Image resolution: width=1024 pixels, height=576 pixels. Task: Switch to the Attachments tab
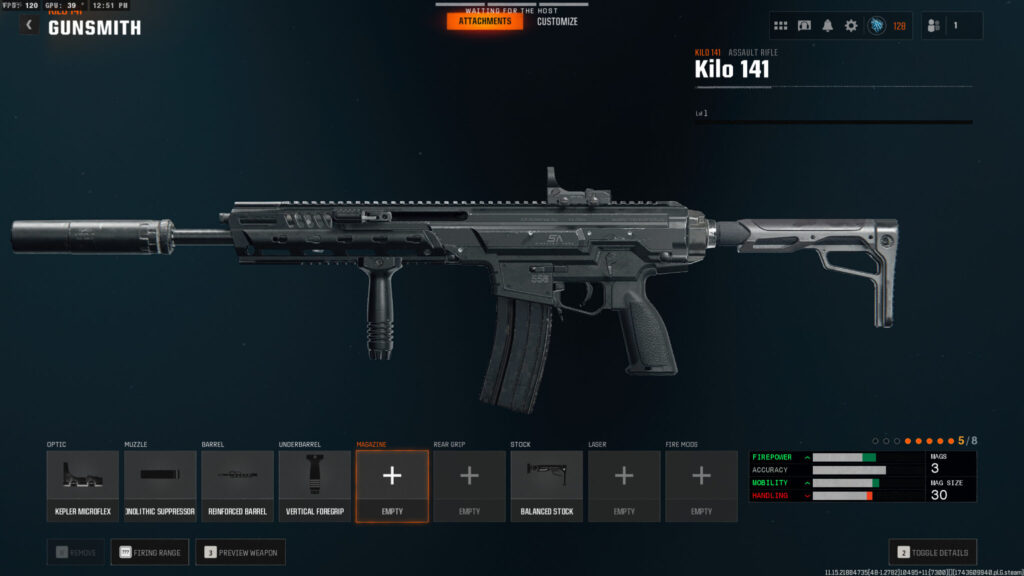click(x=485, y=21)
